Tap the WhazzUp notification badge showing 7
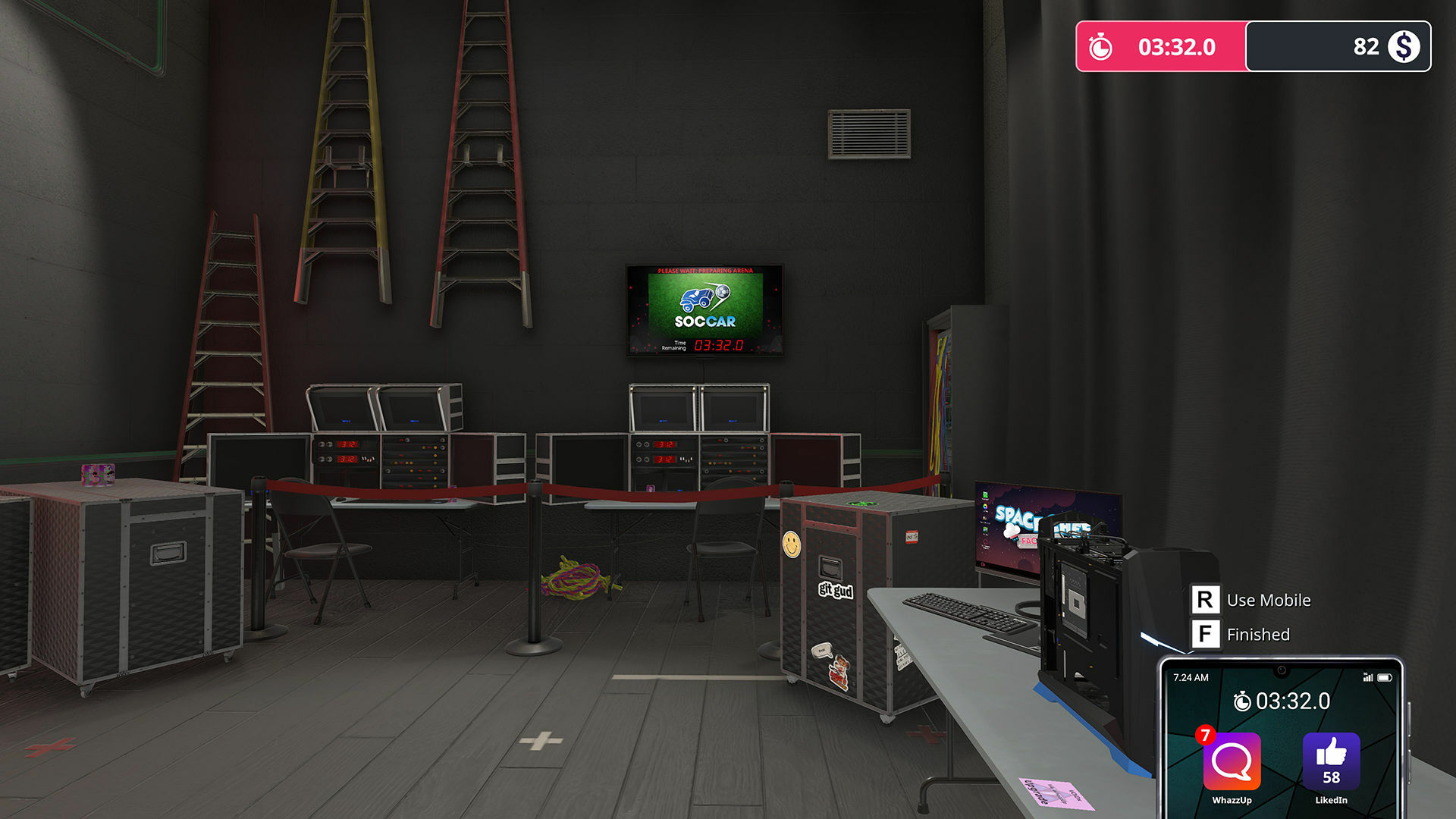This screenshot has width=1456, height=819. 1206,735
